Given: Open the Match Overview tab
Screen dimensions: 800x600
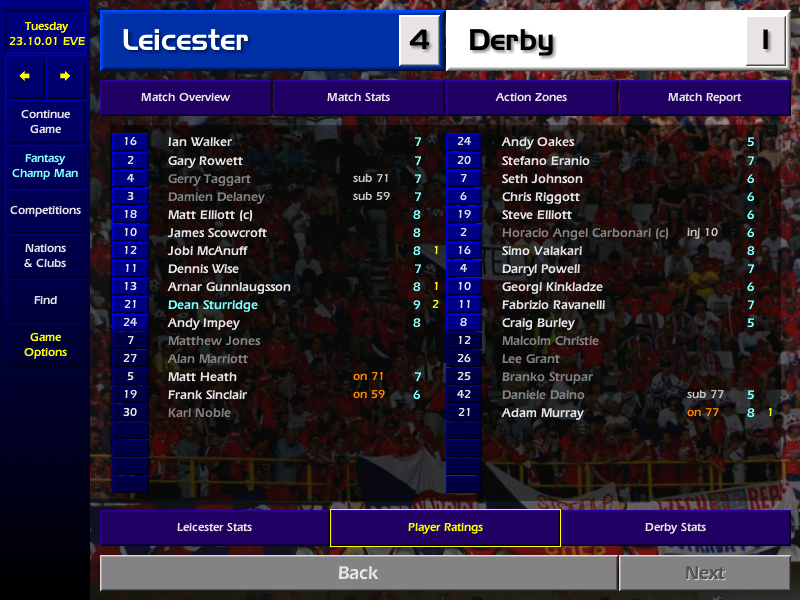Looking at the screenshot, I should point(185,97).
